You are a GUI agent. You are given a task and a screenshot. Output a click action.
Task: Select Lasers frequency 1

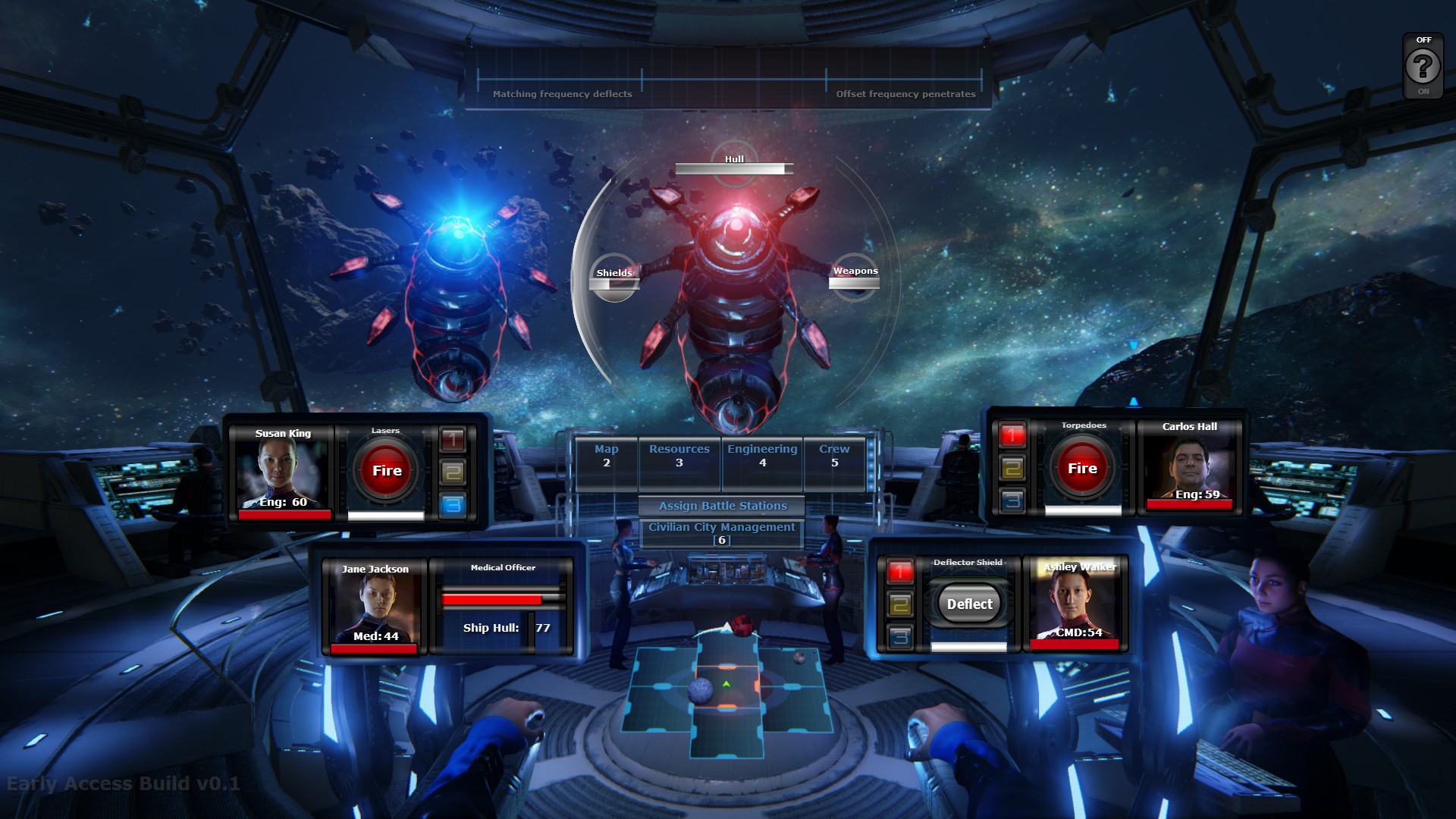coord(453,438)
